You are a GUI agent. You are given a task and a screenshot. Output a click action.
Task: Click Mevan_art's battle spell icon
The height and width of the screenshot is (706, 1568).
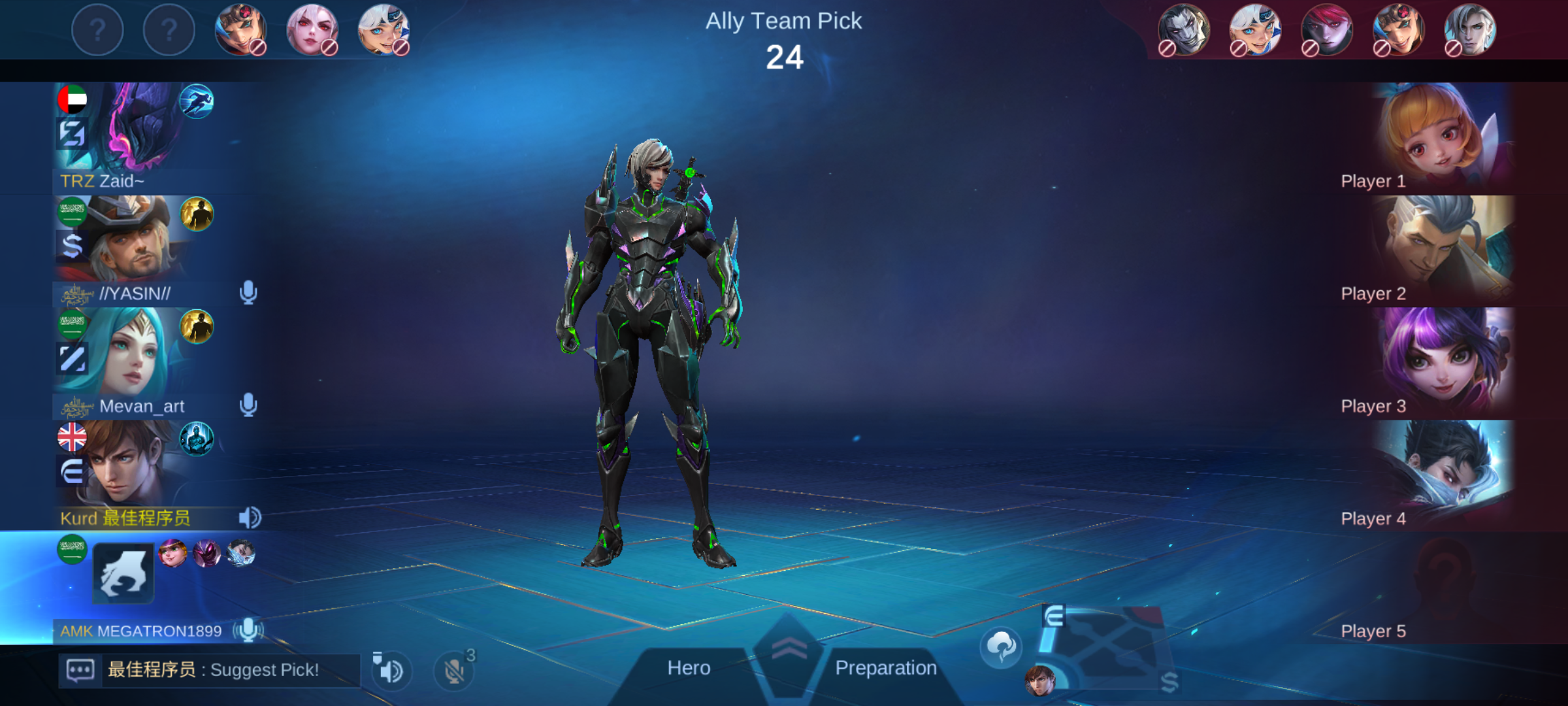point(197,326)
